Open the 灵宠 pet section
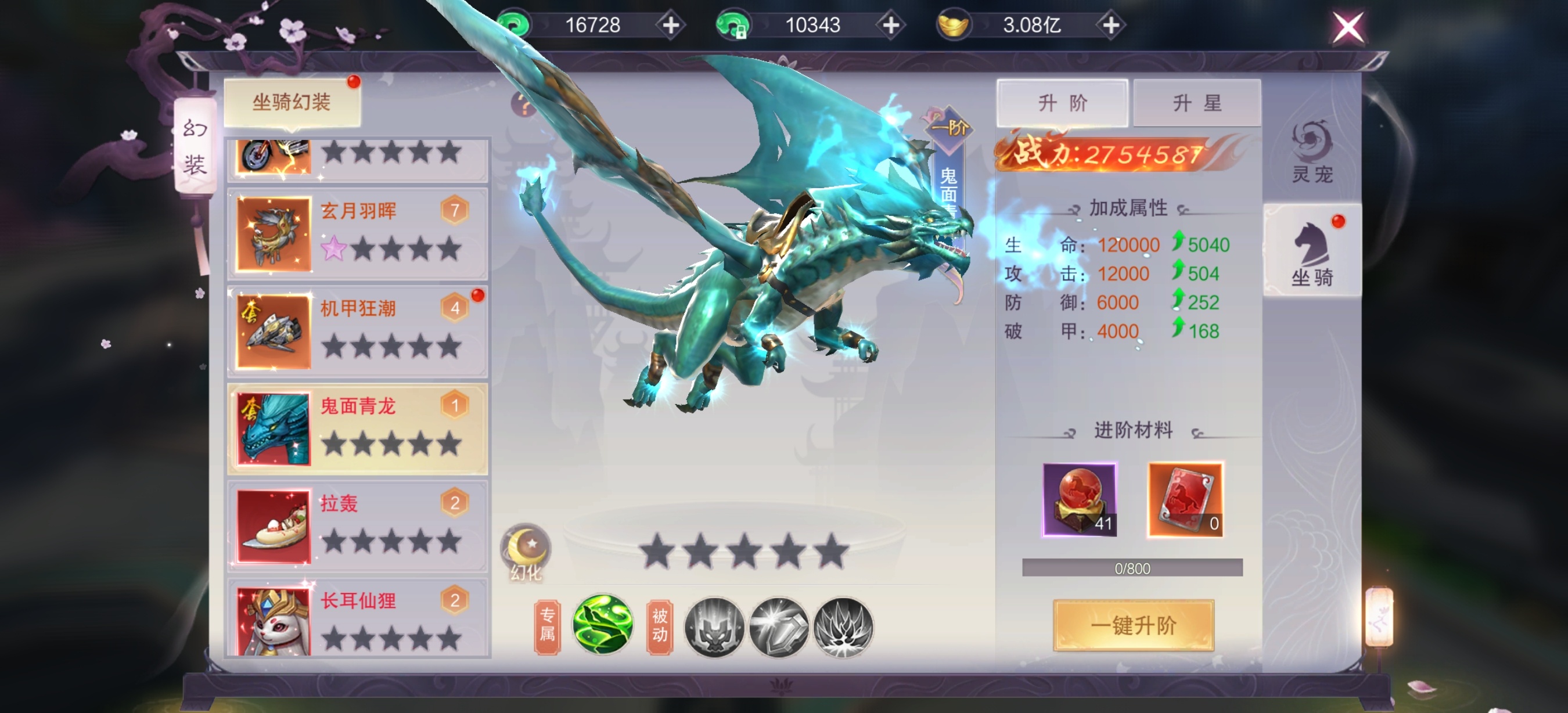 point(1312,152)
